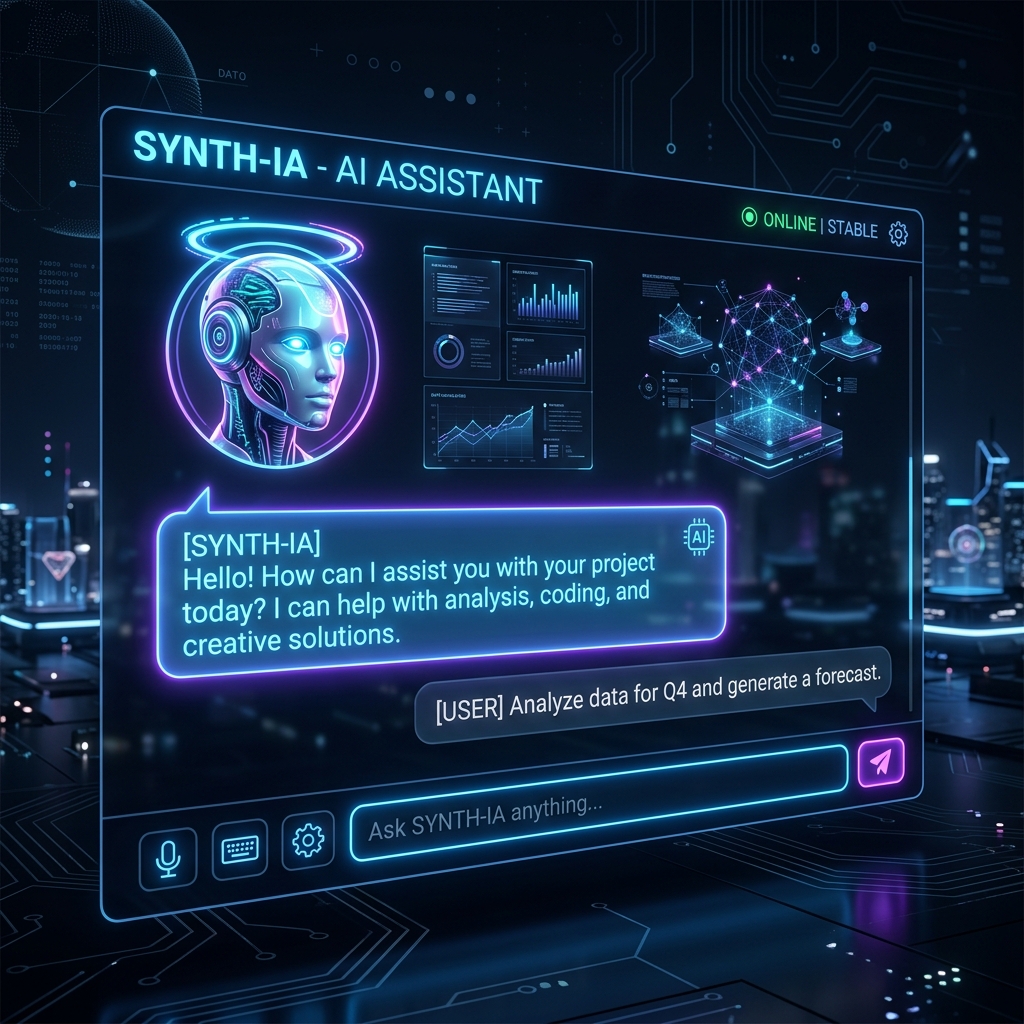Open the line chart analytics panel
The image size is (1024, 1024).
point(507,429)
